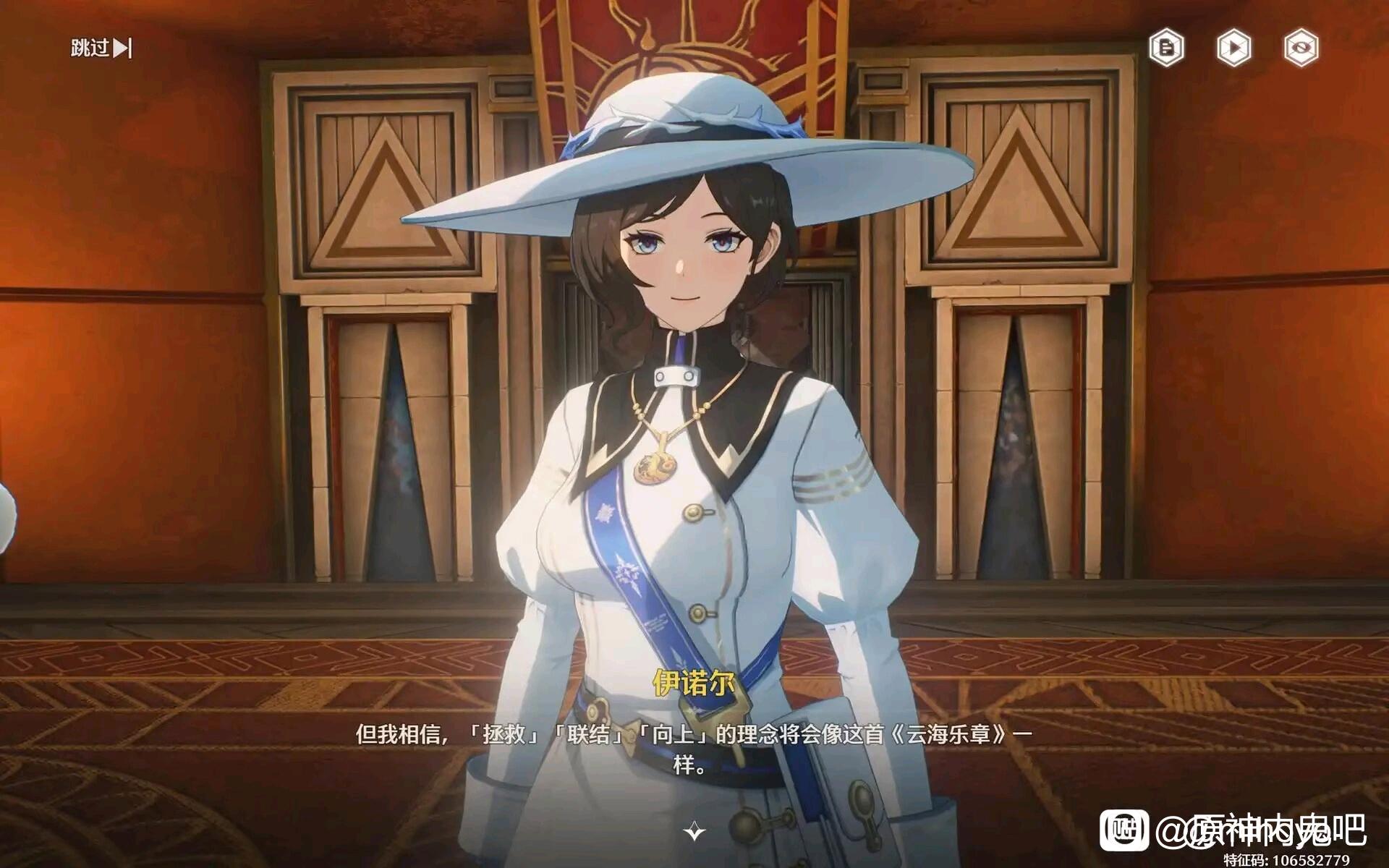1389x868 pixels.
Task: Open the dialogue log history
Action: (1166, 48)
